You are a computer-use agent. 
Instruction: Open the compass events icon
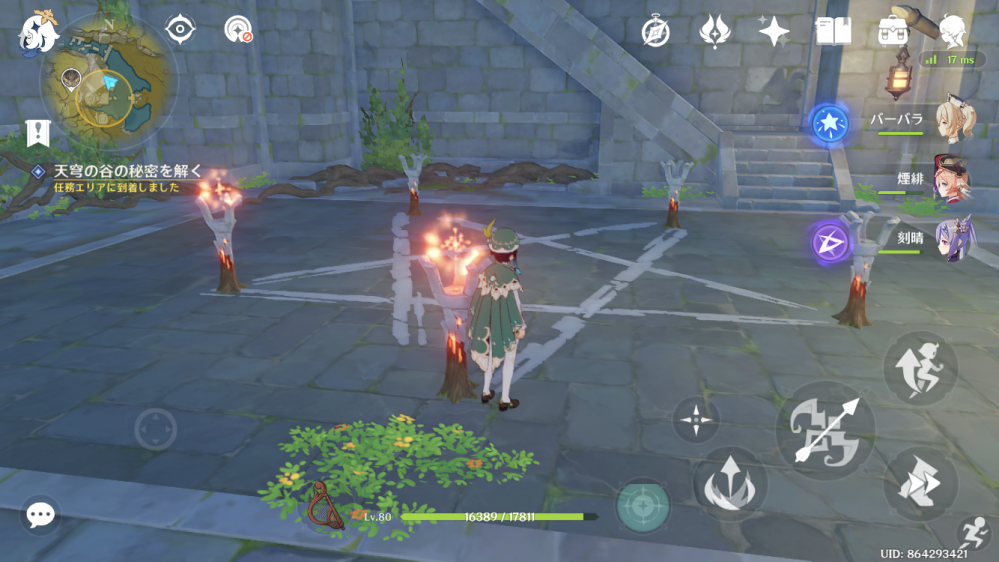(x=655, y=32)
